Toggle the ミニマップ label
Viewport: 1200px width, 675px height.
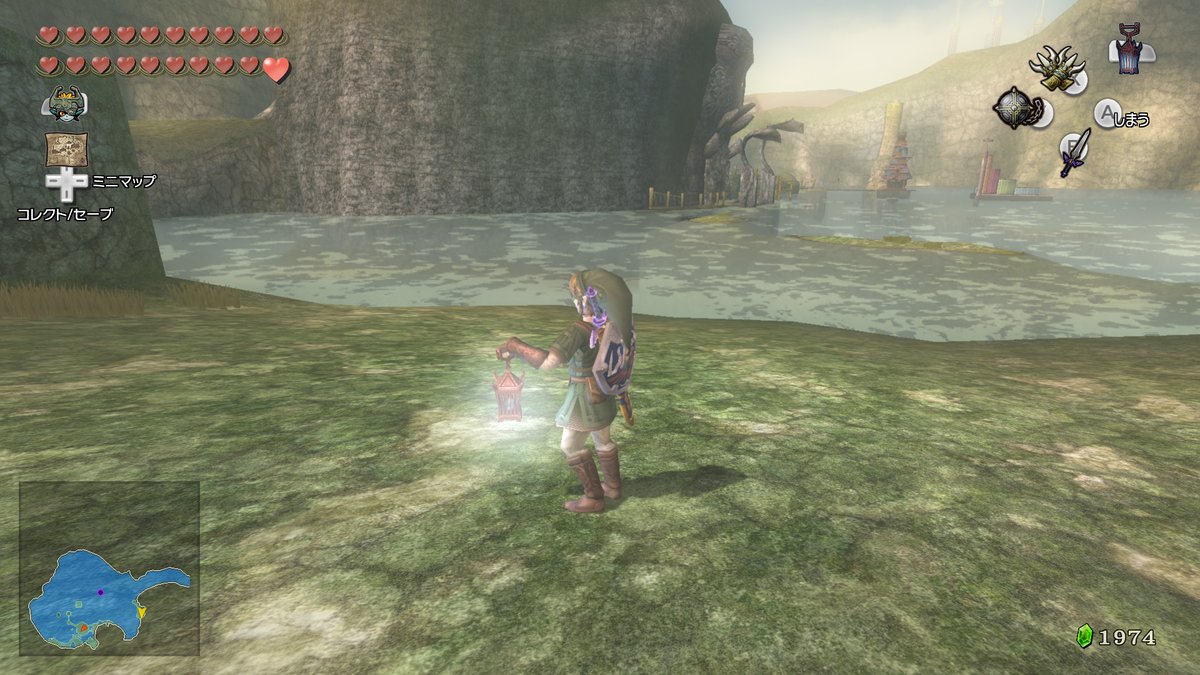click(124, 181)
